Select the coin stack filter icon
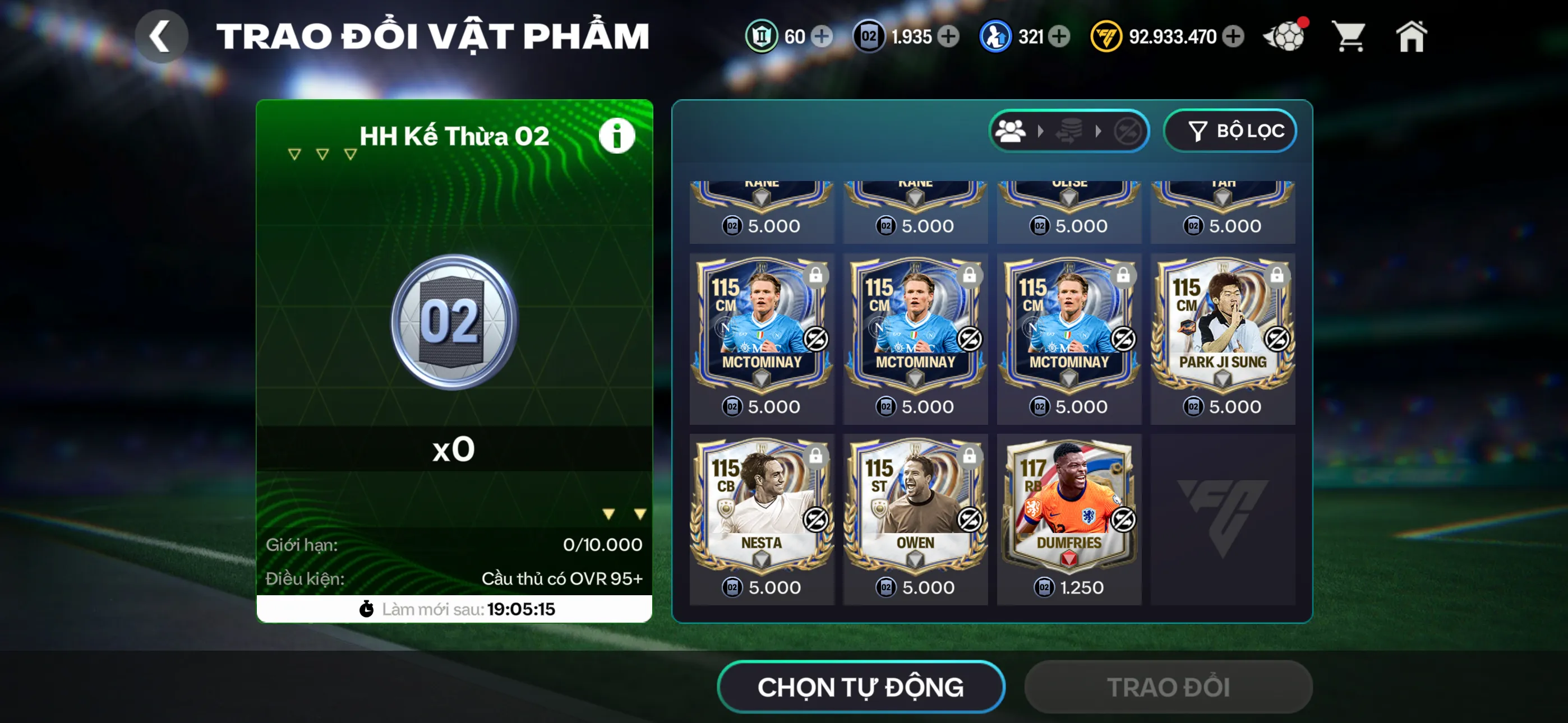This screenshot has width=1568, height=723. [x=1069, y=130]
